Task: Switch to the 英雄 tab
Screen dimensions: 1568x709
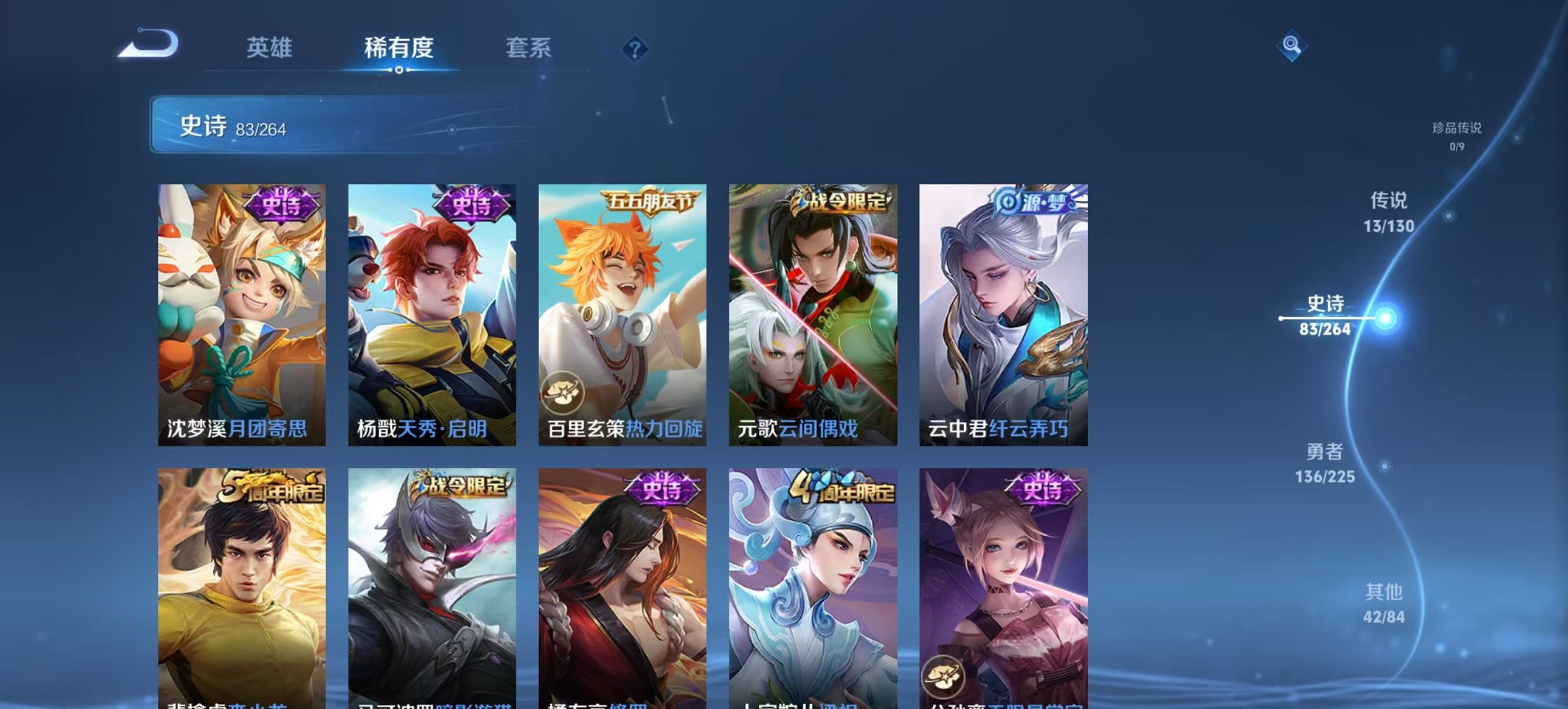Action: click(x=271, y=48)
